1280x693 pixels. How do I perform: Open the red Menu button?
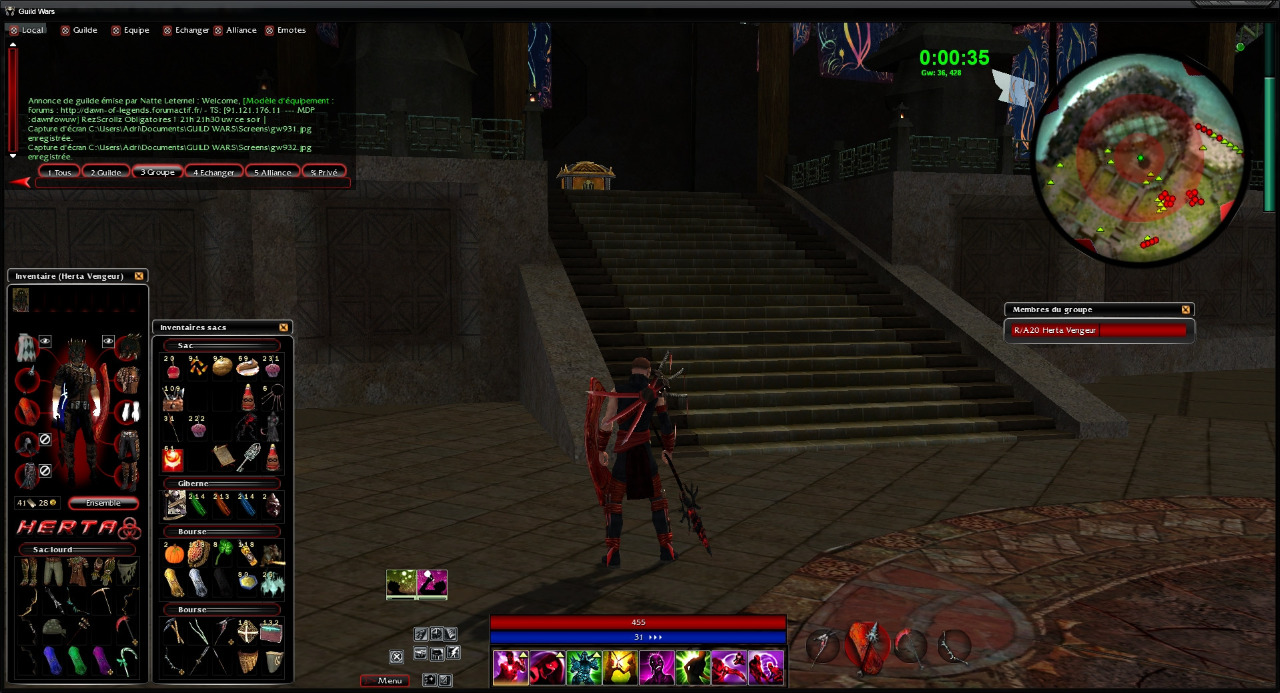[385, 681]
